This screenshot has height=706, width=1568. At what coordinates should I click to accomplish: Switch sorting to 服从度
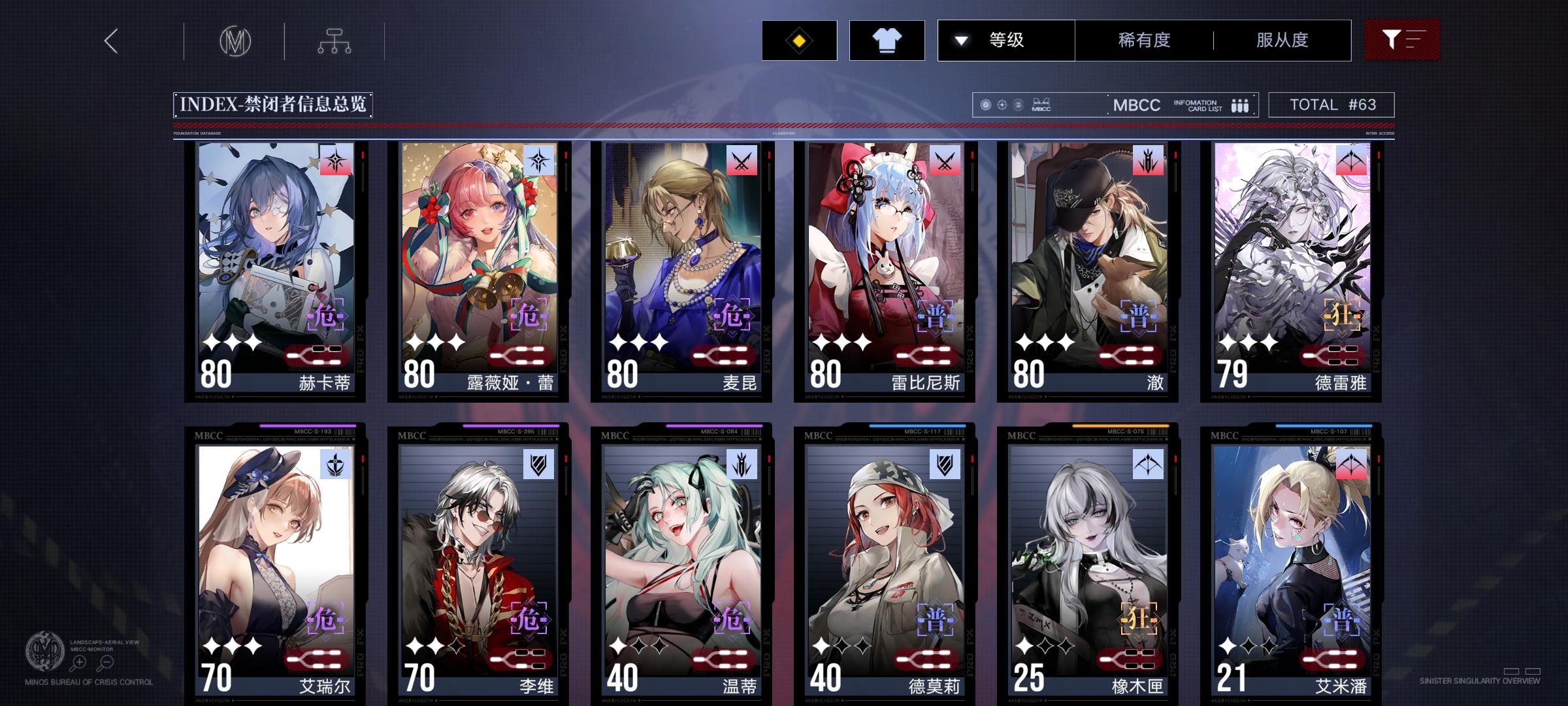click(x=1282, y=39)
